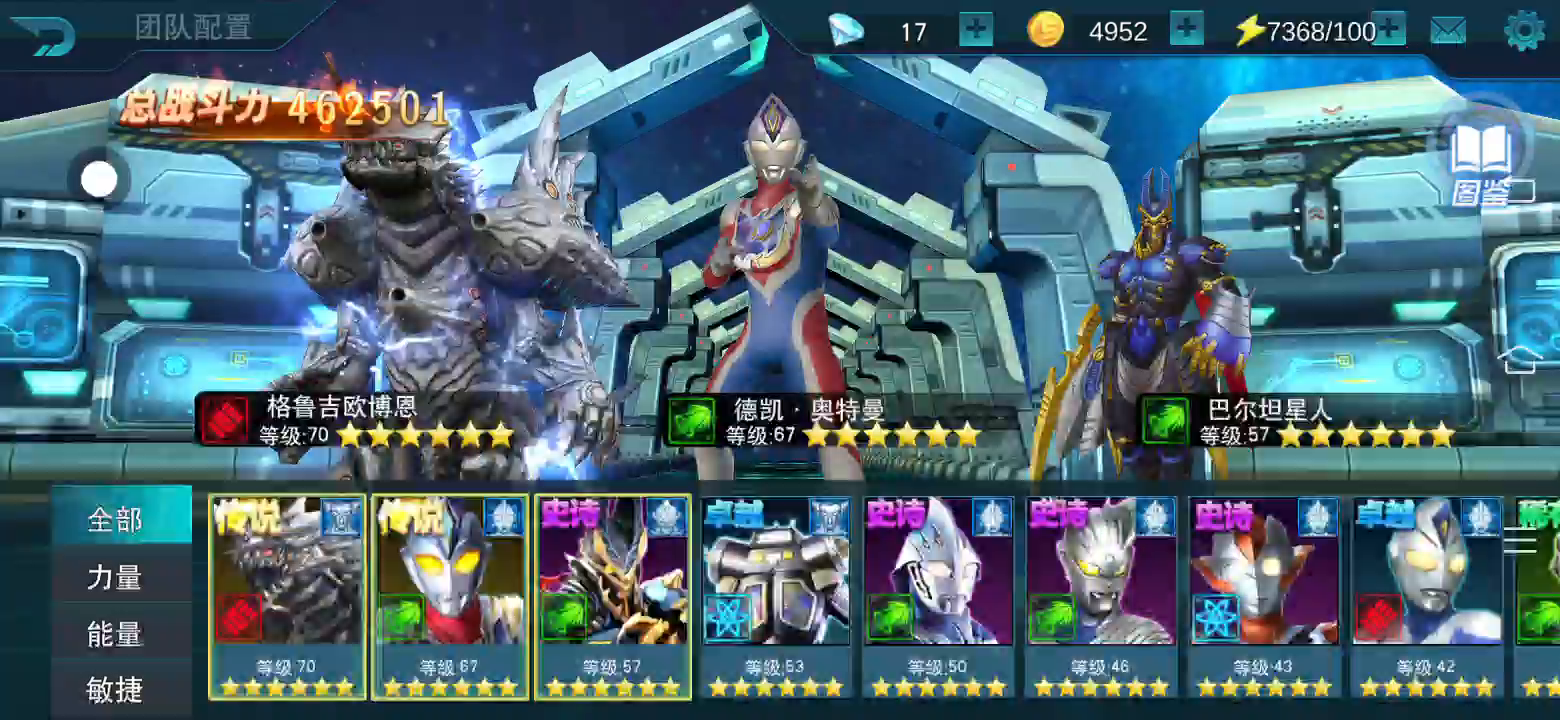
Task: Select the level 46 史诗 hero card
Action: (1101, 596)
